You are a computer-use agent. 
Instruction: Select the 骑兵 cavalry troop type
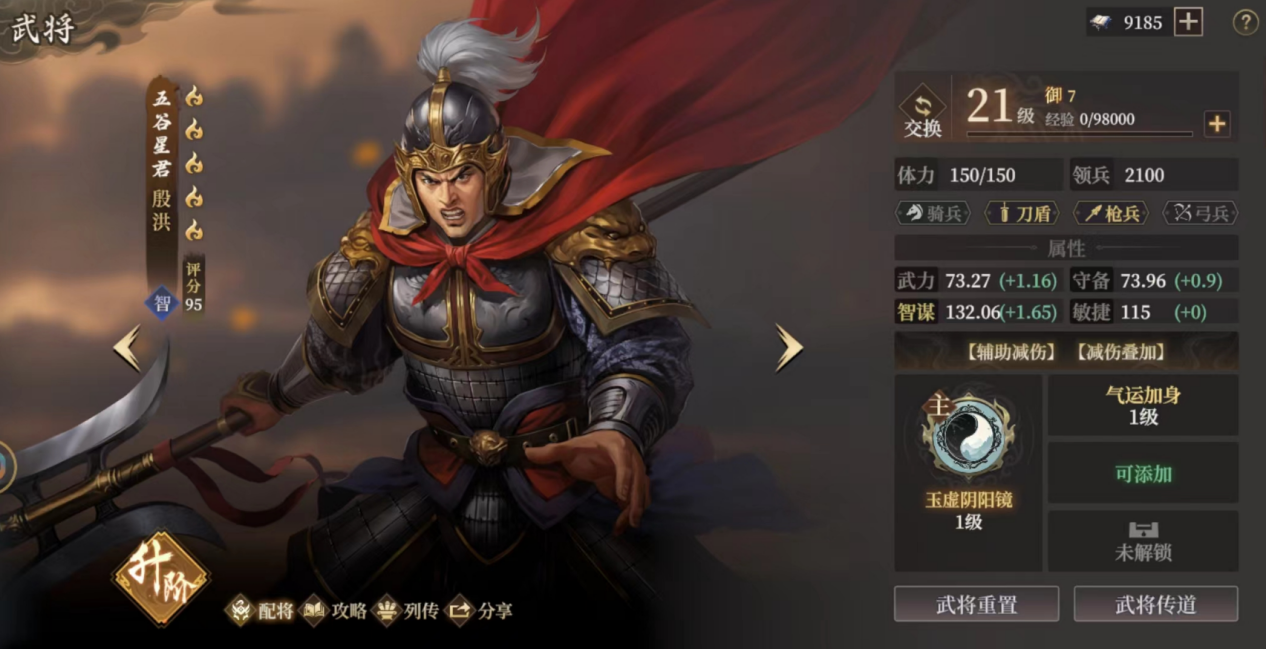click(x=932, y=213)
